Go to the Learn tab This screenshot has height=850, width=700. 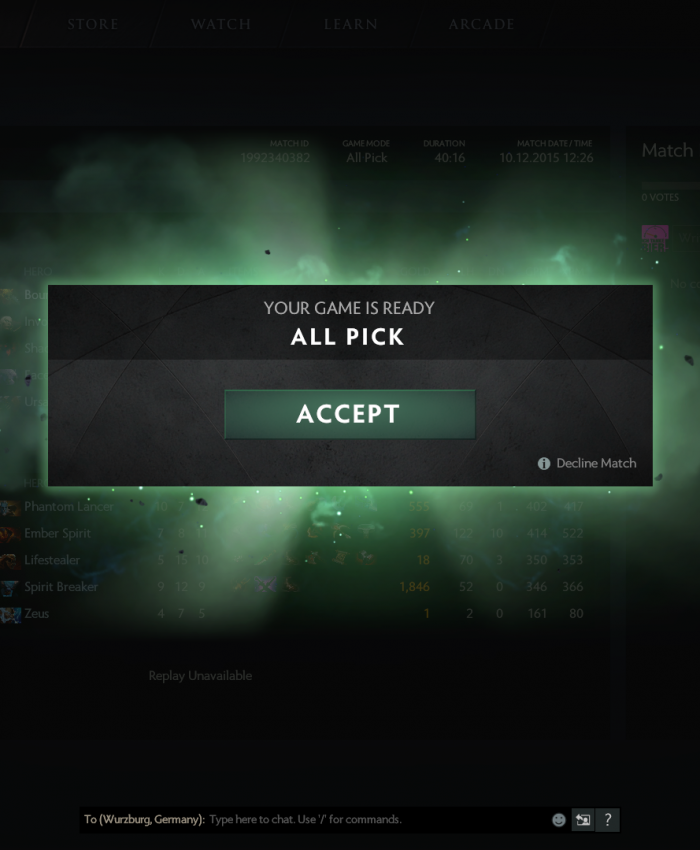point(350,24)
